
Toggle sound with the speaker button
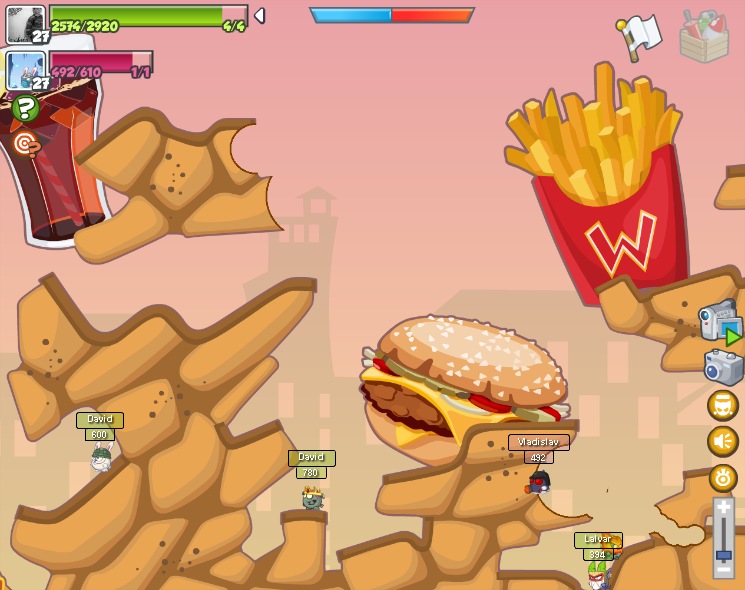722,441
